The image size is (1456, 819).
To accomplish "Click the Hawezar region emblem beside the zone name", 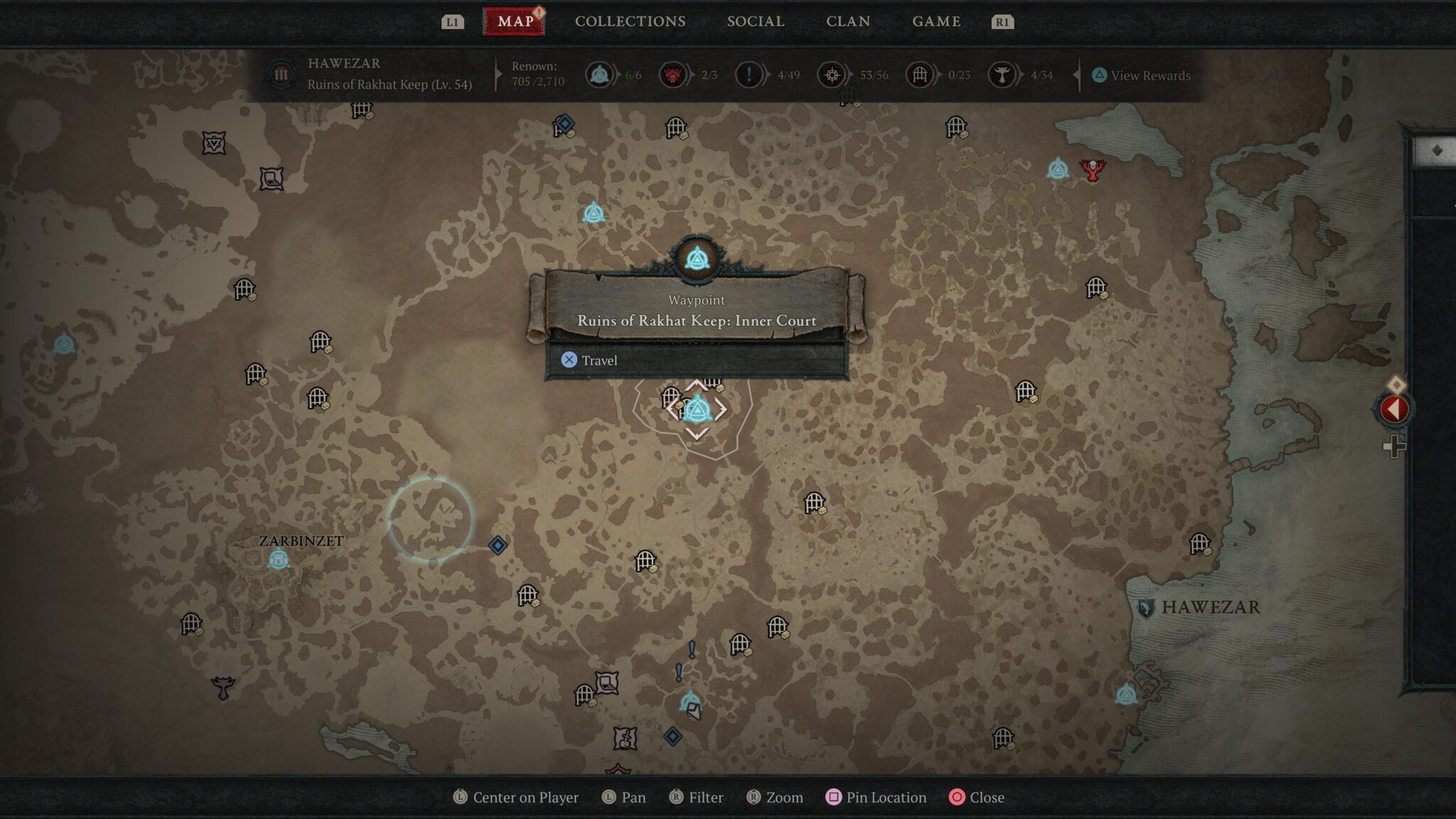I will click(280, 73).
